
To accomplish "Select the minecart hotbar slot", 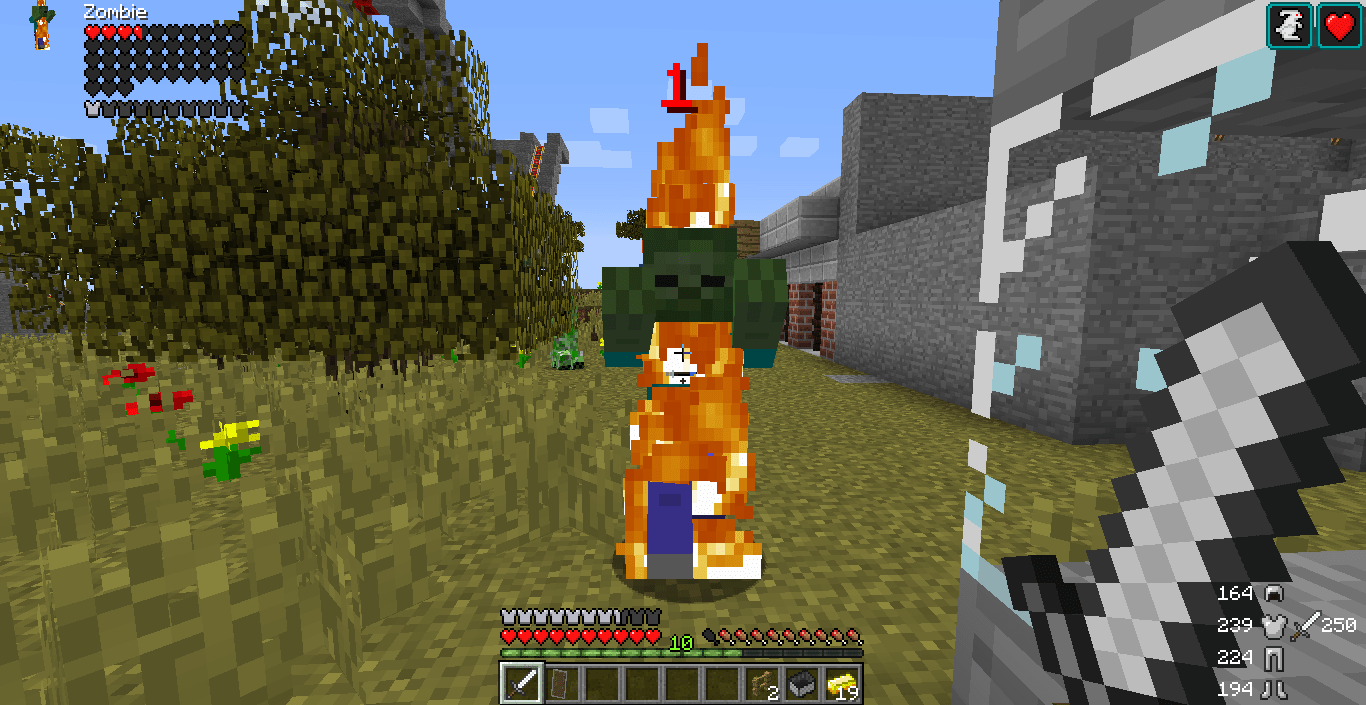I will [801, 684].
